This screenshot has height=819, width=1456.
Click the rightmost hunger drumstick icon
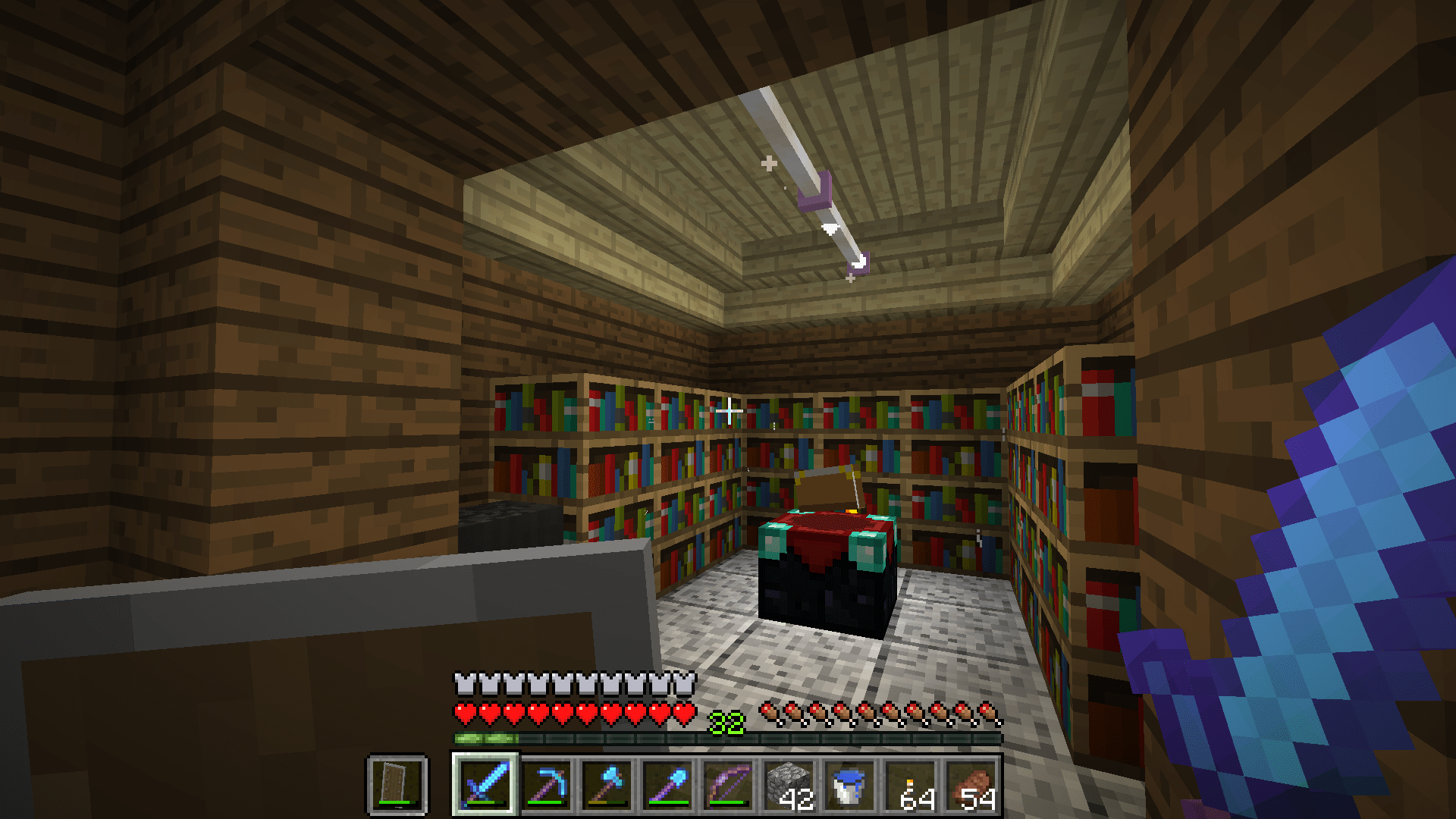987,712
